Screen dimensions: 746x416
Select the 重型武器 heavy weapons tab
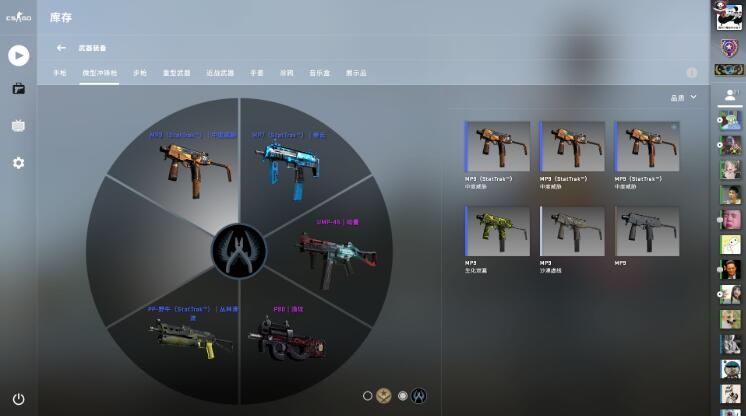[176, 73]
